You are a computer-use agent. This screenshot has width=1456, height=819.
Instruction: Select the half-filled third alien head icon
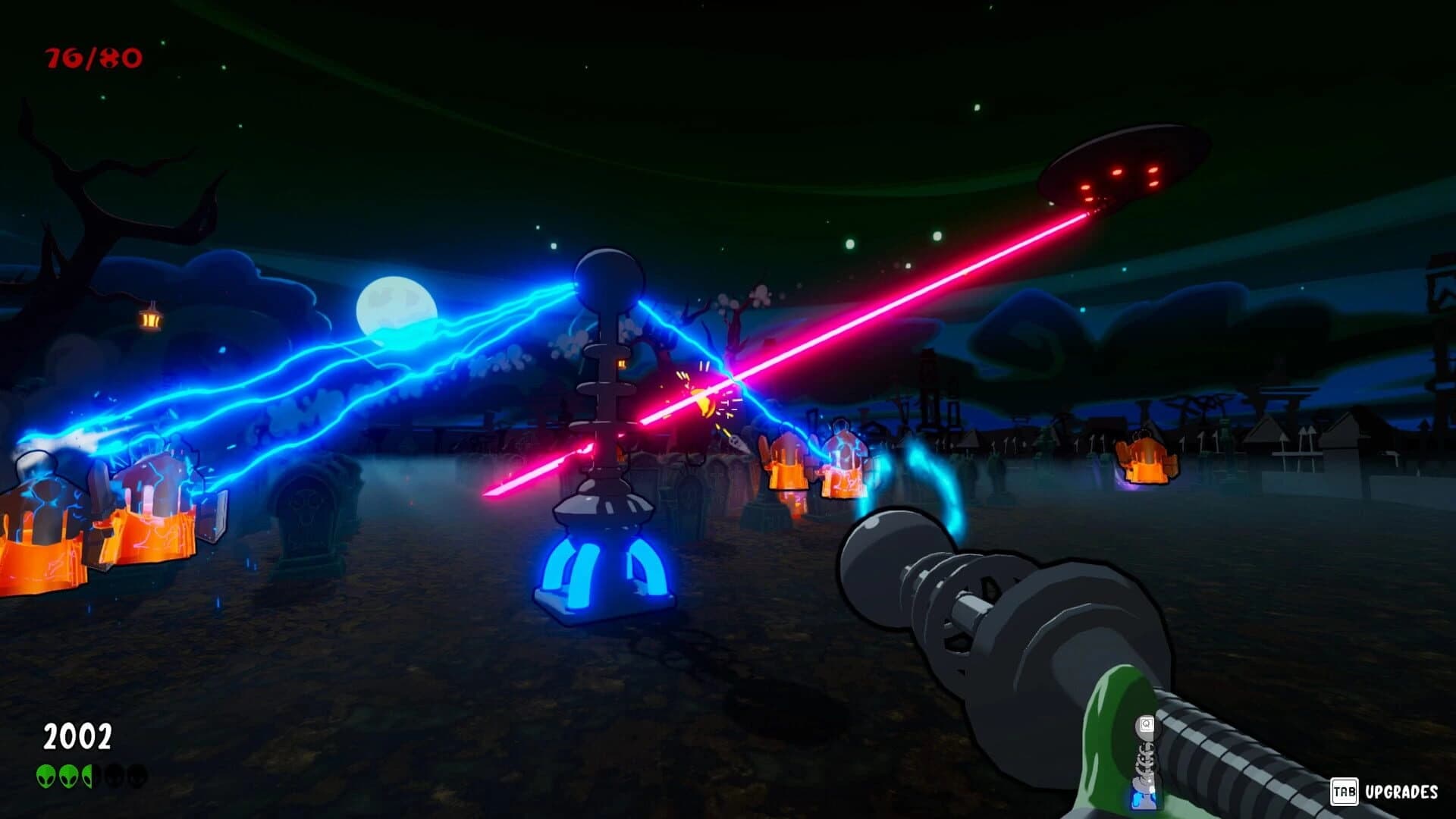point(88,776)
